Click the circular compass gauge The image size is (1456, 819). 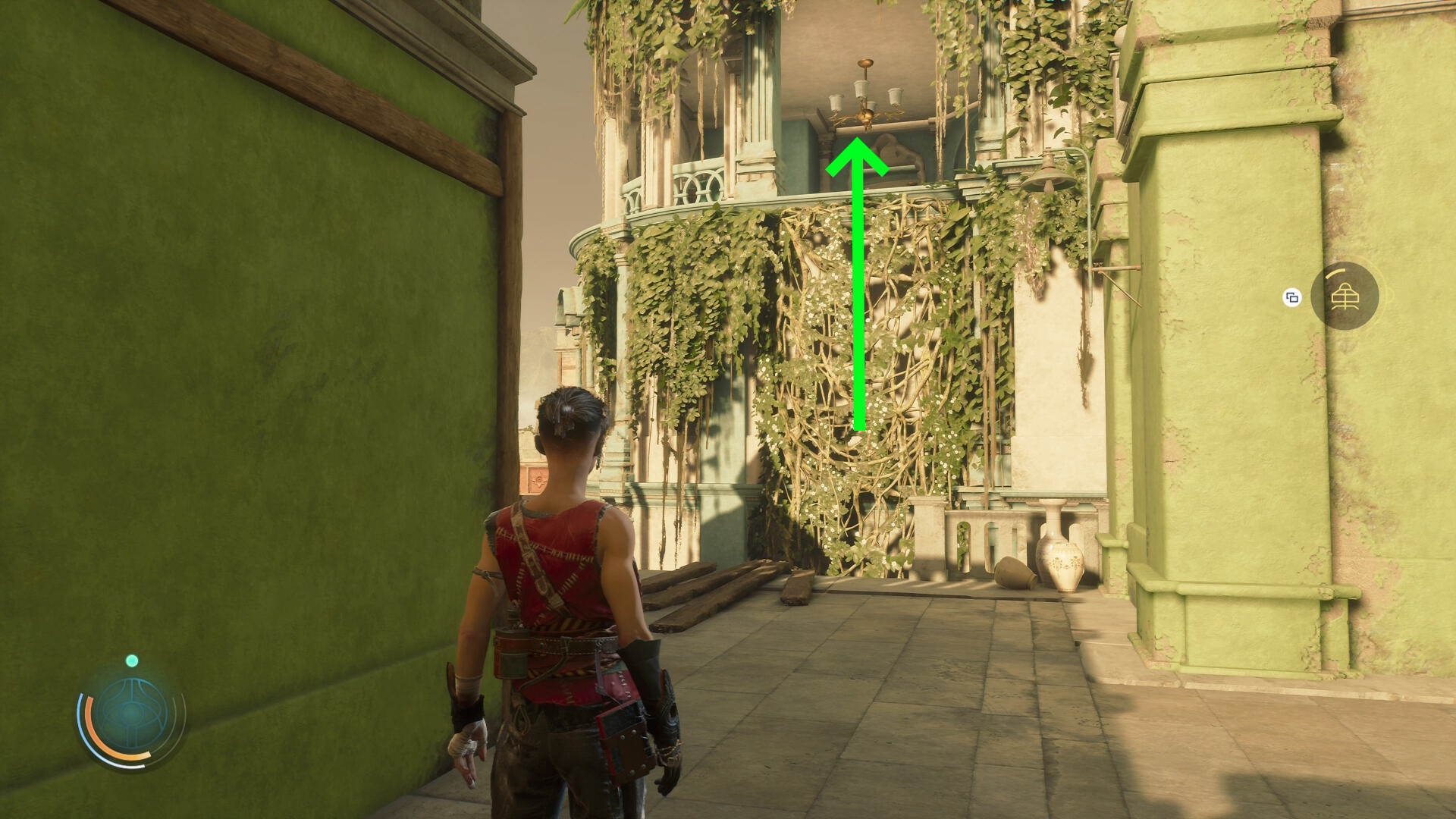(x=132, y=714)
